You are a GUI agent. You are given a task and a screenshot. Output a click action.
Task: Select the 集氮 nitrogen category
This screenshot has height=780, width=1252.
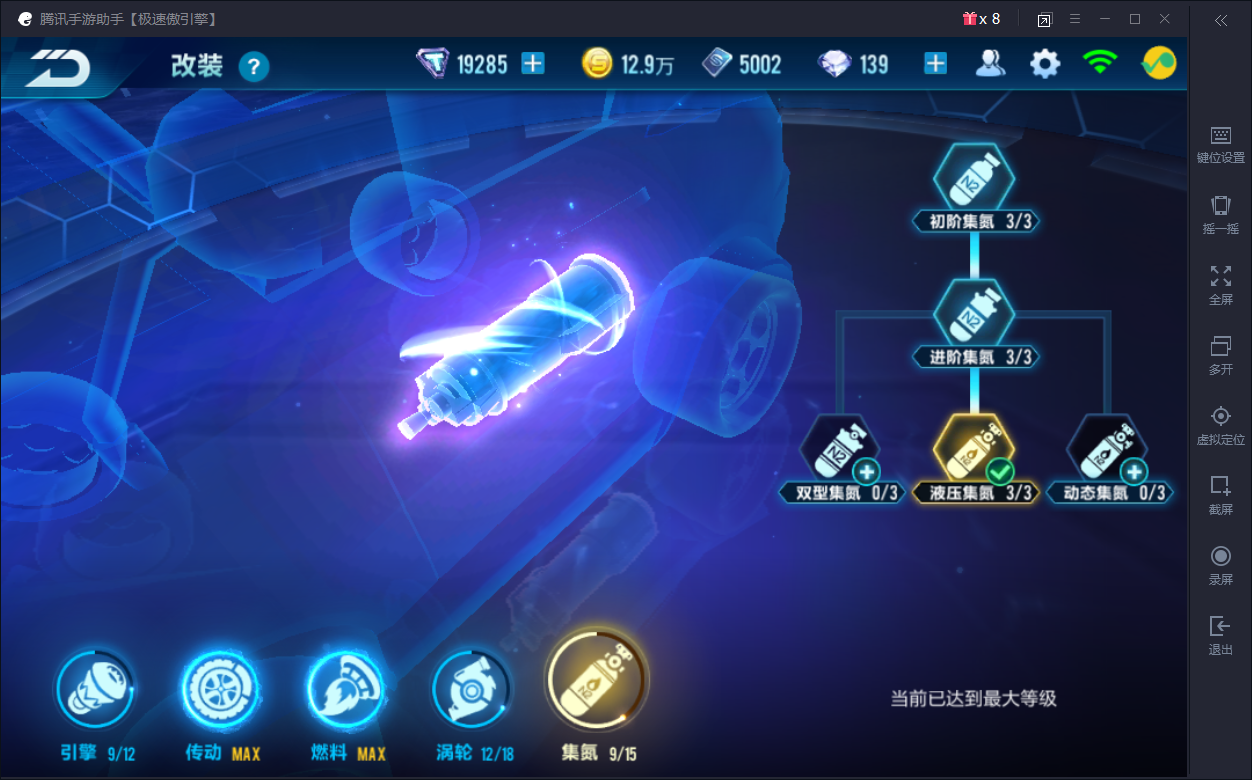point(597,681)
